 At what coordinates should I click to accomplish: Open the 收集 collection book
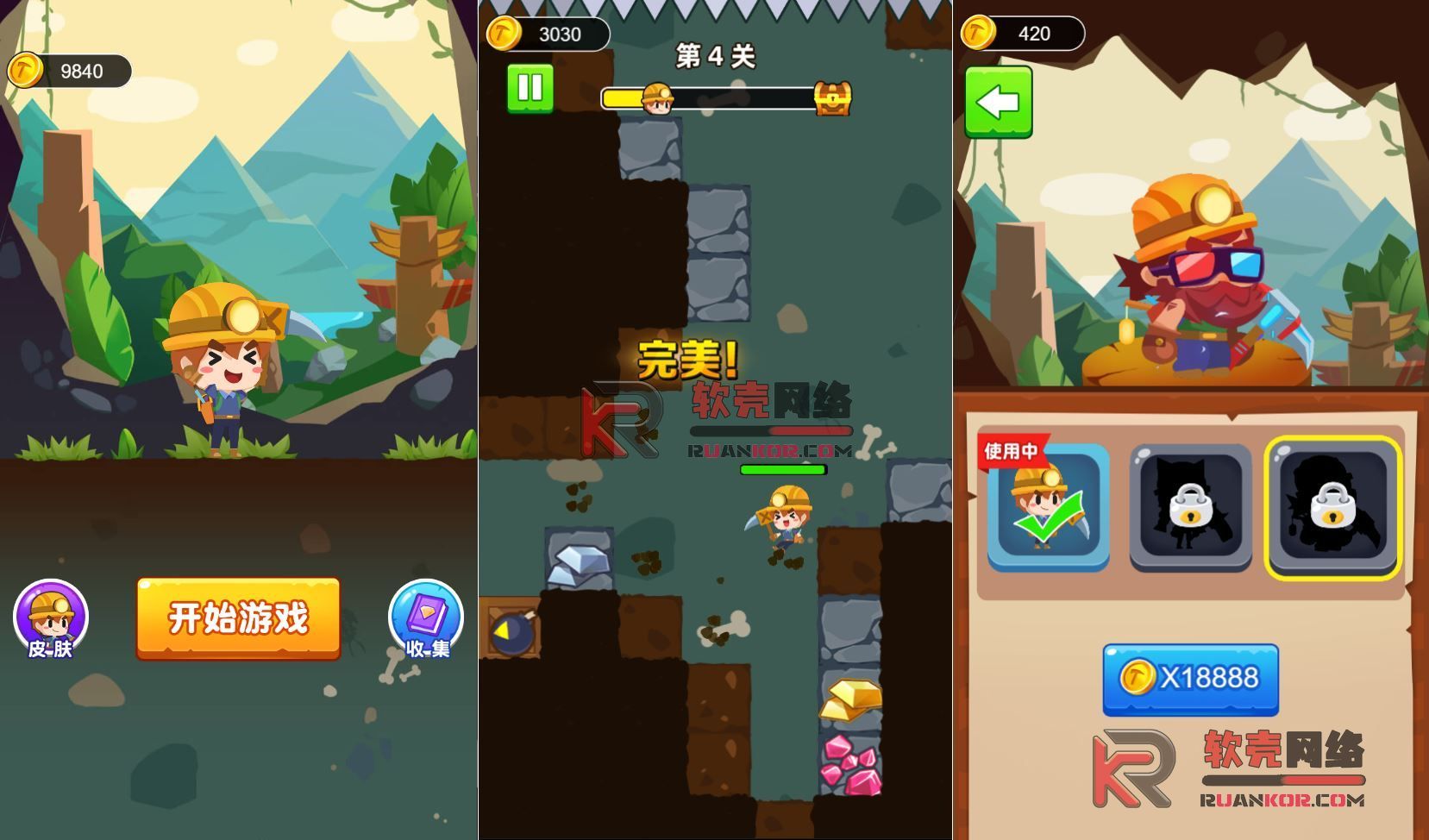(x=426, y=618)
